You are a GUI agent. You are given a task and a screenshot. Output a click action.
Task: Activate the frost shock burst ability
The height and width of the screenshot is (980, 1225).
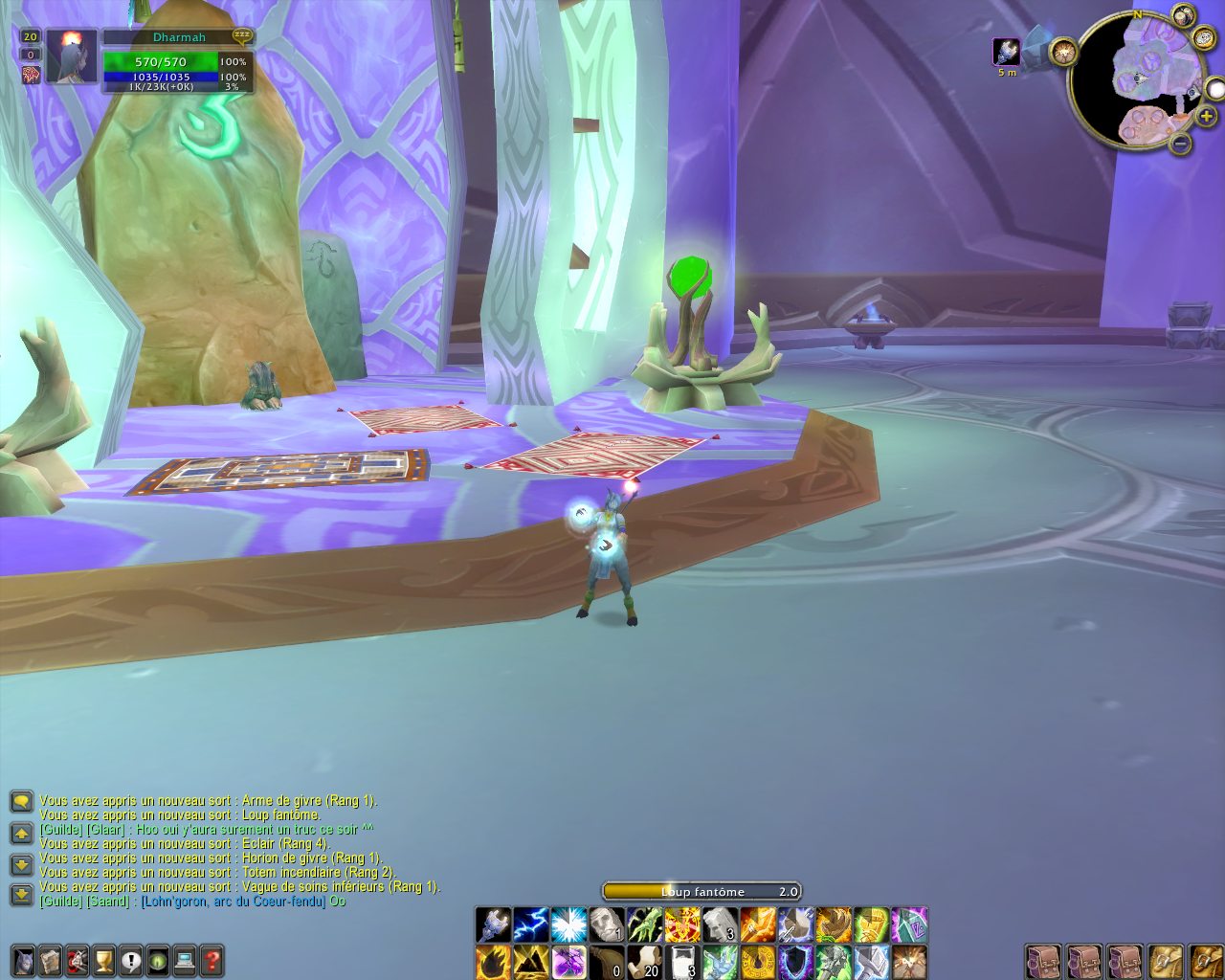[568, 925]
